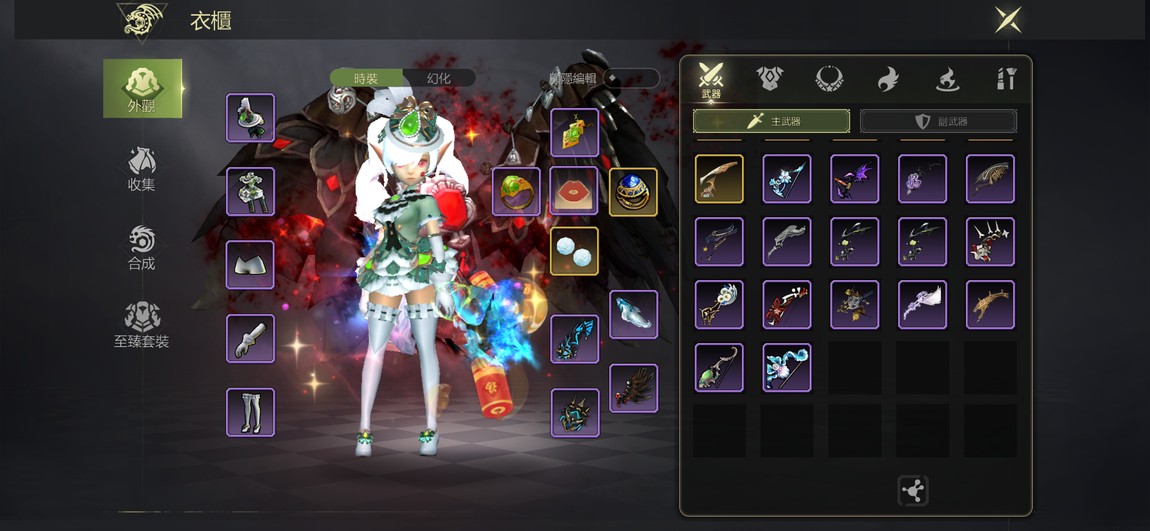This screenshot has width=1150, height=531.
Task: Select the white stockings leg slot
Action: coord(250,412)
